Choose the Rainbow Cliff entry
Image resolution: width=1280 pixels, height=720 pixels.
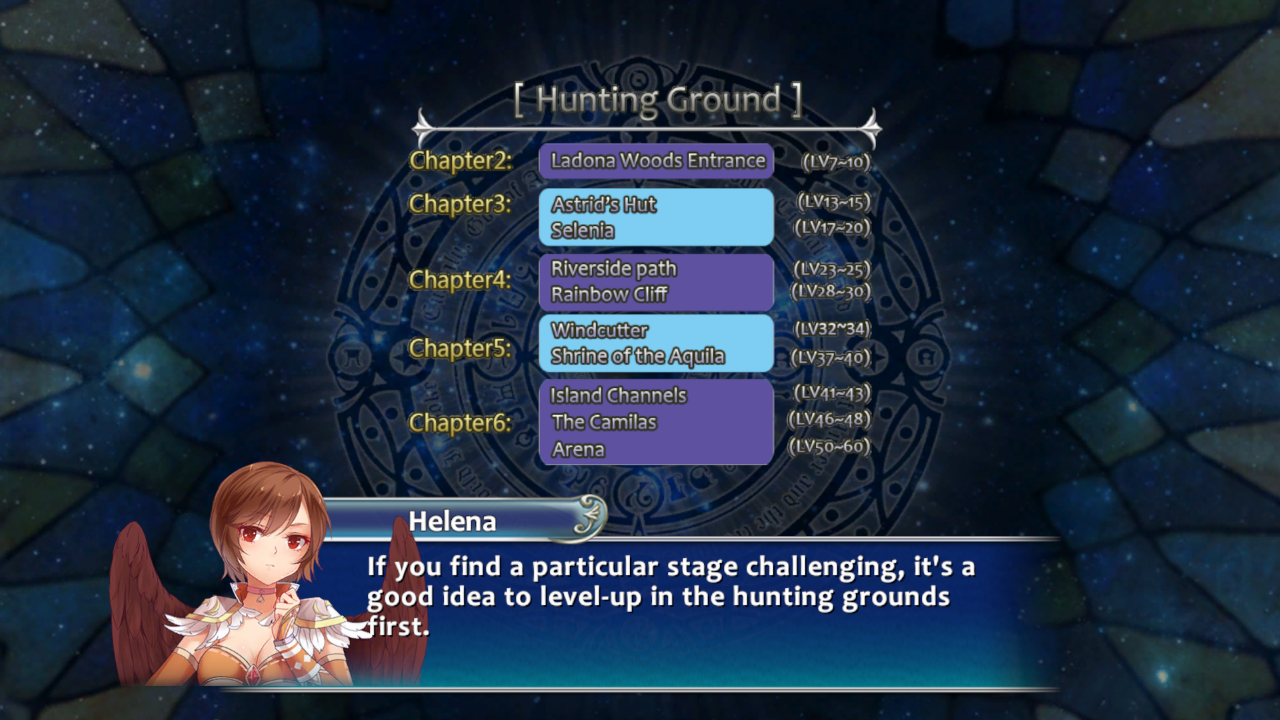tap(609, 295)
